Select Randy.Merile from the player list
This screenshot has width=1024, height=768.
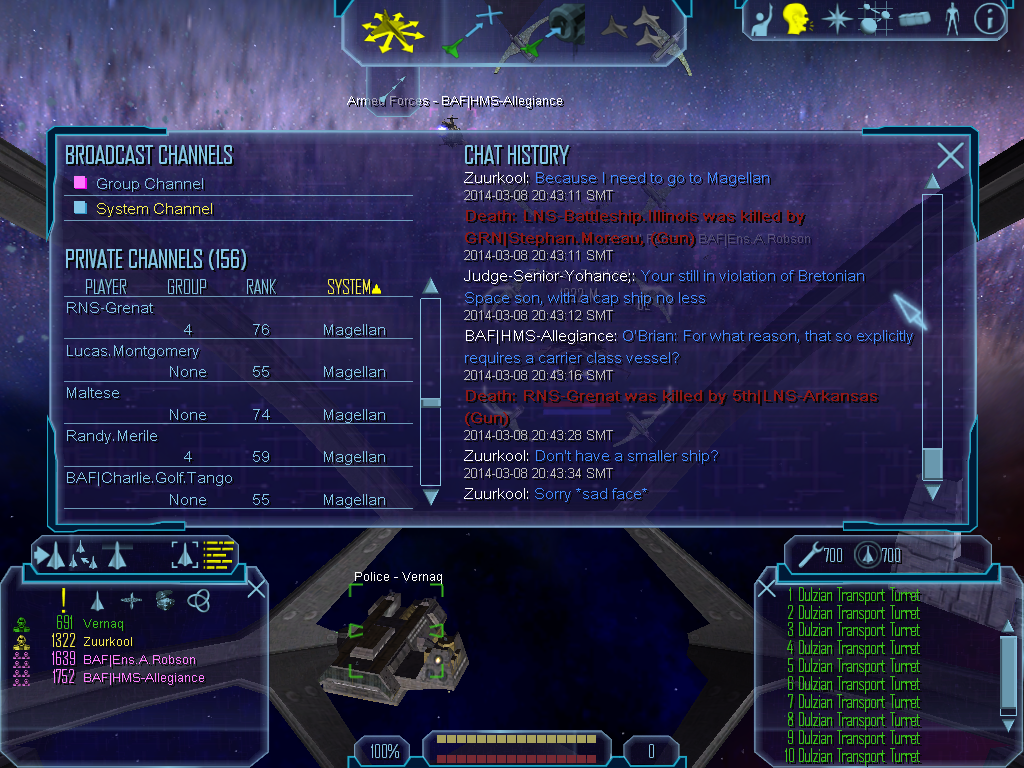(112, 436)
